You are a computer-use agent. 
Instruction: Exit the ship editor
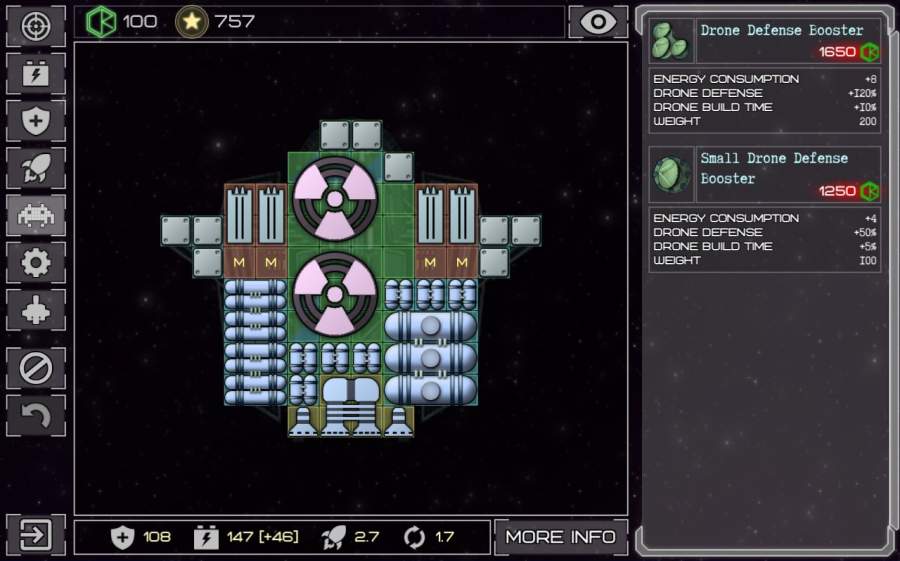coord(35,535)
